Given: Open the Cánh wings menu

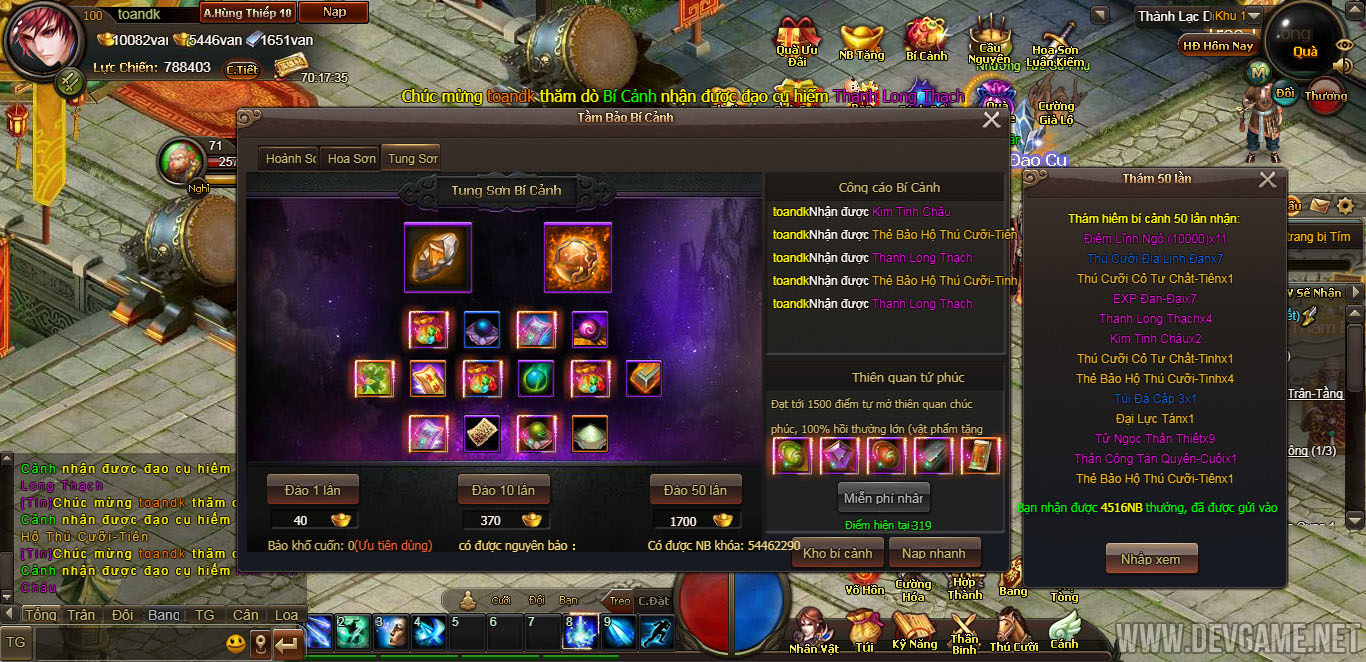Looking at the screenshot, I should 1064,630.
